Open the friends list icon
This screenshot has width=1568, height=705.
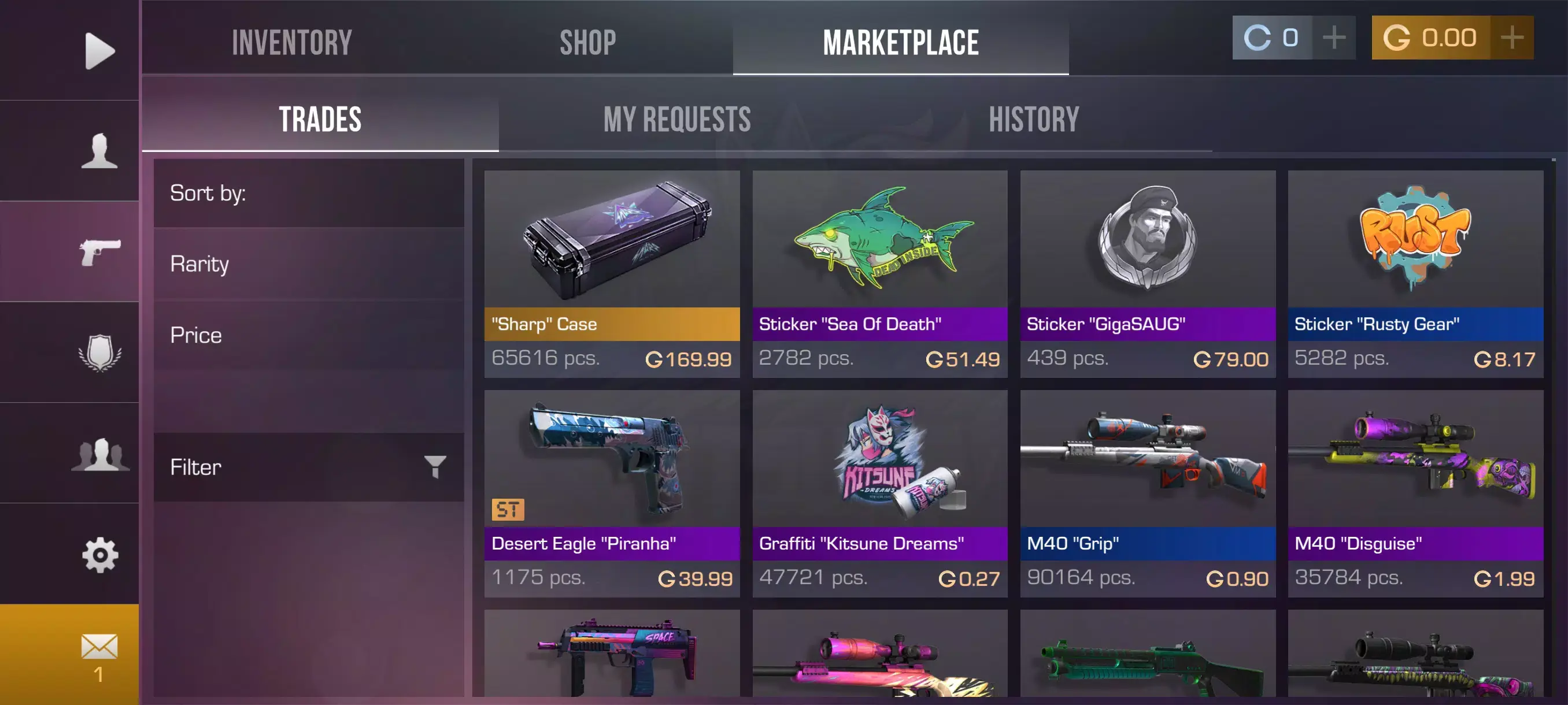pos(99,454)
